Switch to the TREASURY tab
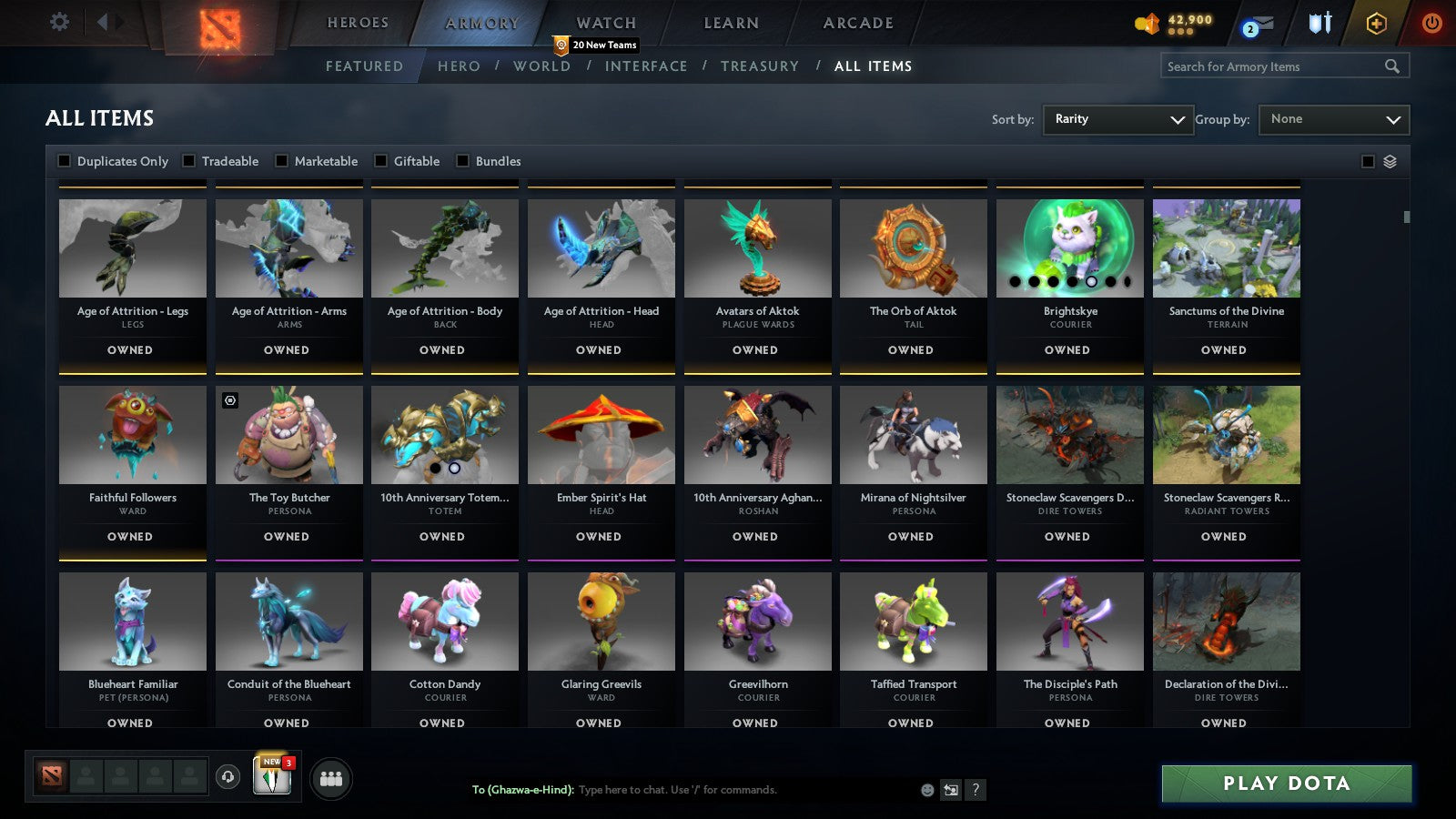The image size is (1456, 819). 761,66
